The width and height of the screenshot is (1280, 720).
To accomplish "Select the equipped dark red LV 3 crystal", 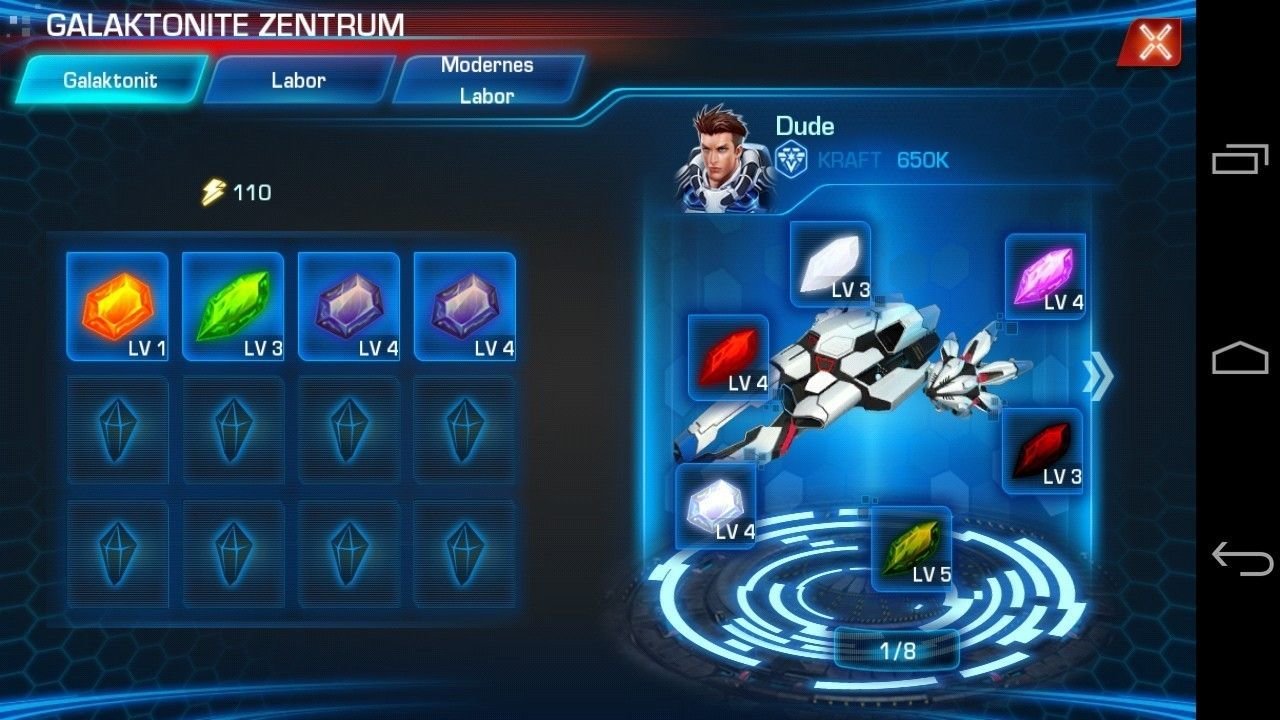I will (1043, 450).
